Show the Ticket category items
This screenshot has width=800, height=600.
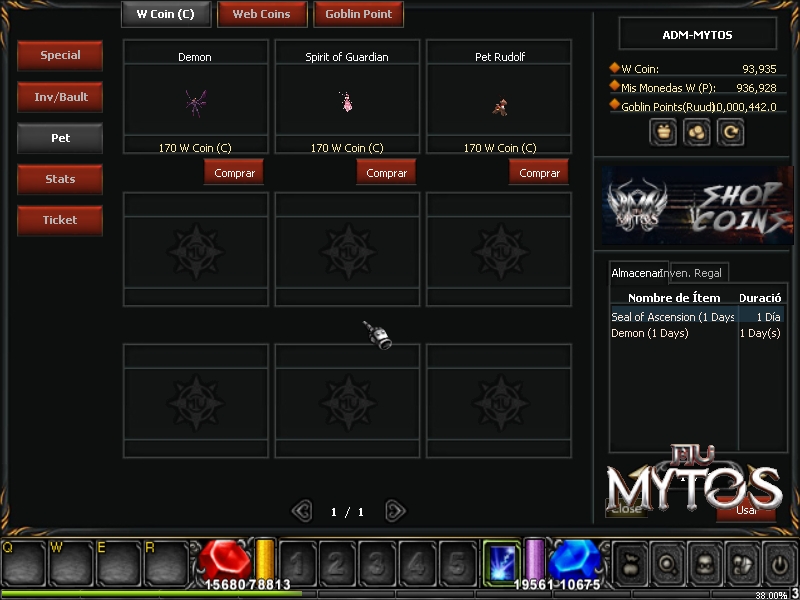coord(60,220)
